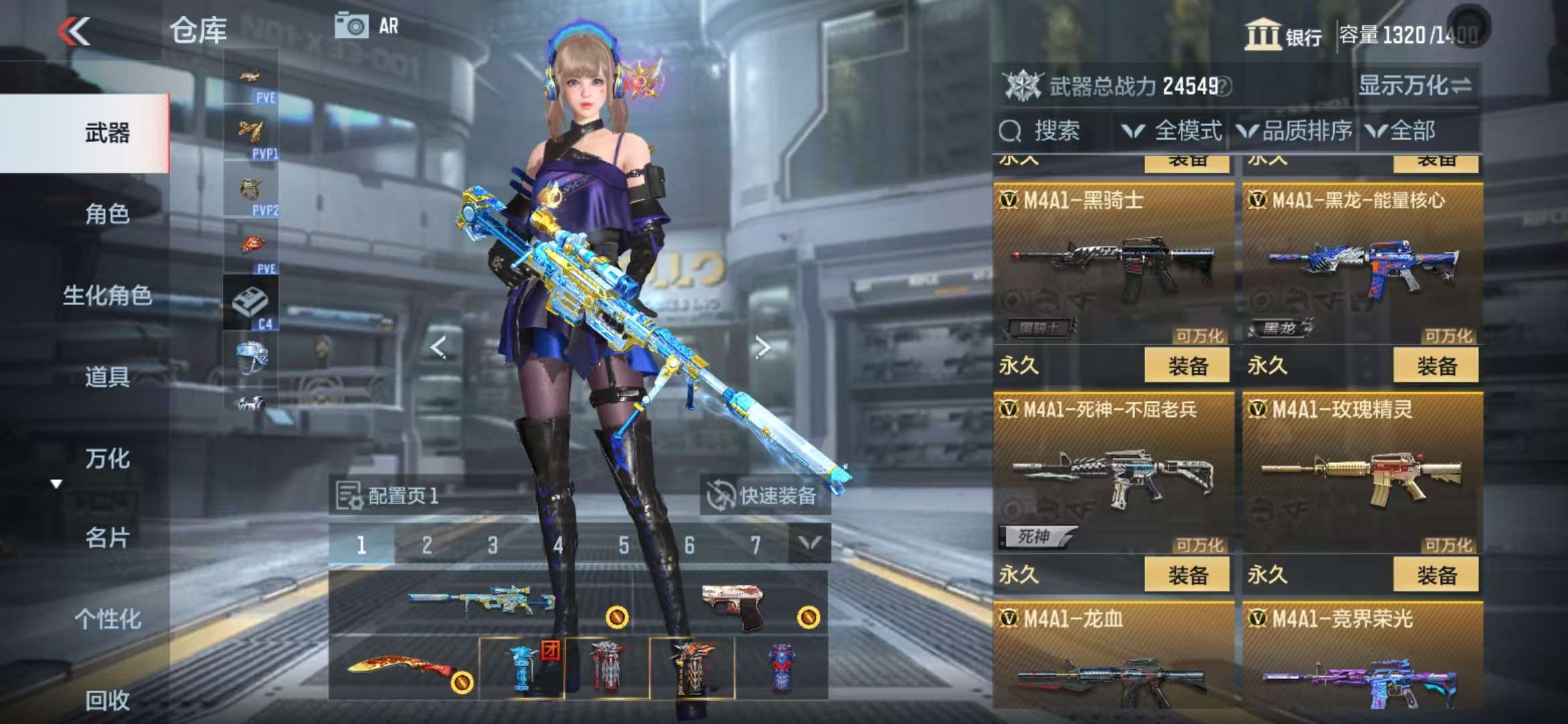Open the 品质排序 sort dropdown

[x=1295, y=131]
